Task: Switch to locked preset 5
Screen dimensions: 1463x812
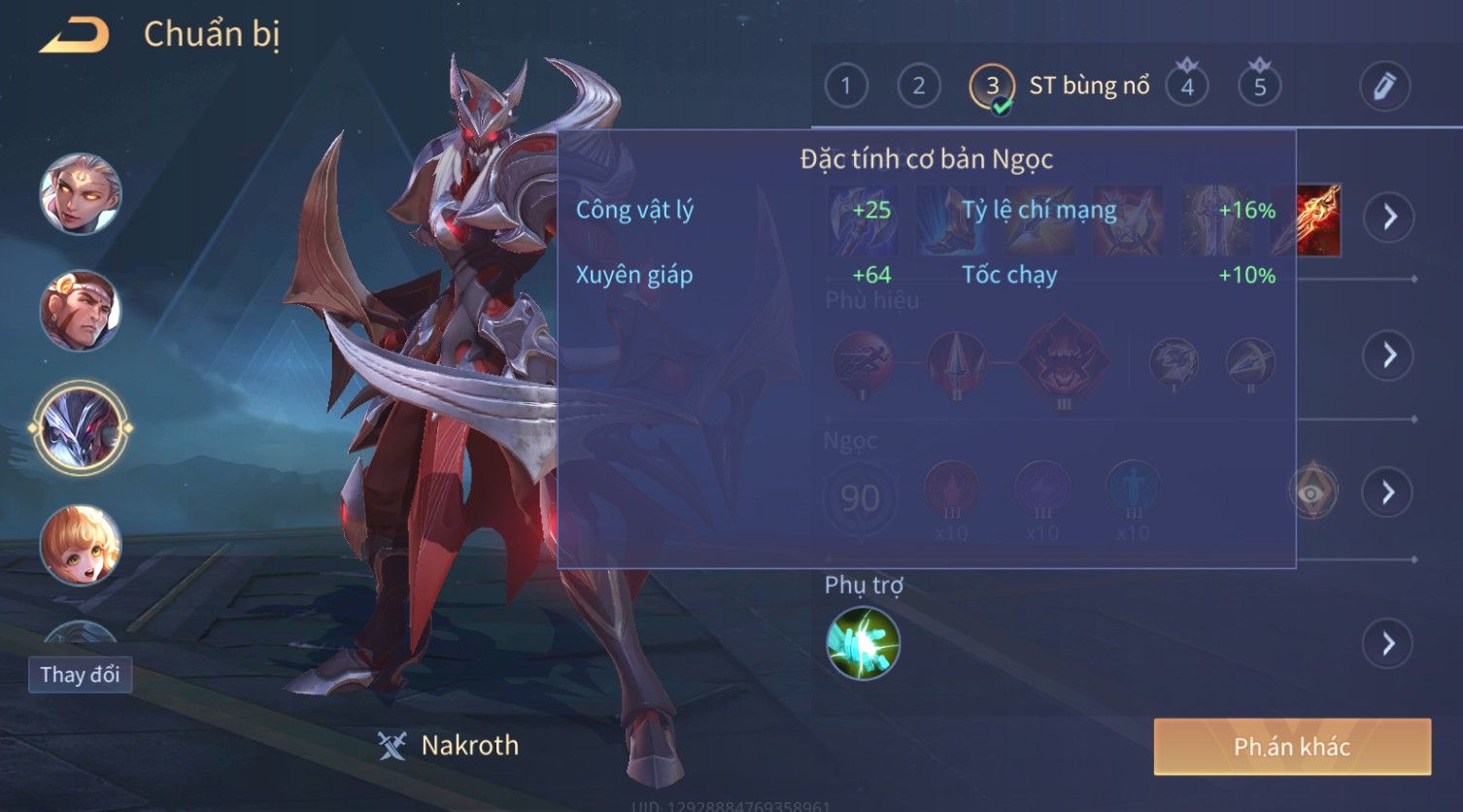Action: tap(1259, 86)
